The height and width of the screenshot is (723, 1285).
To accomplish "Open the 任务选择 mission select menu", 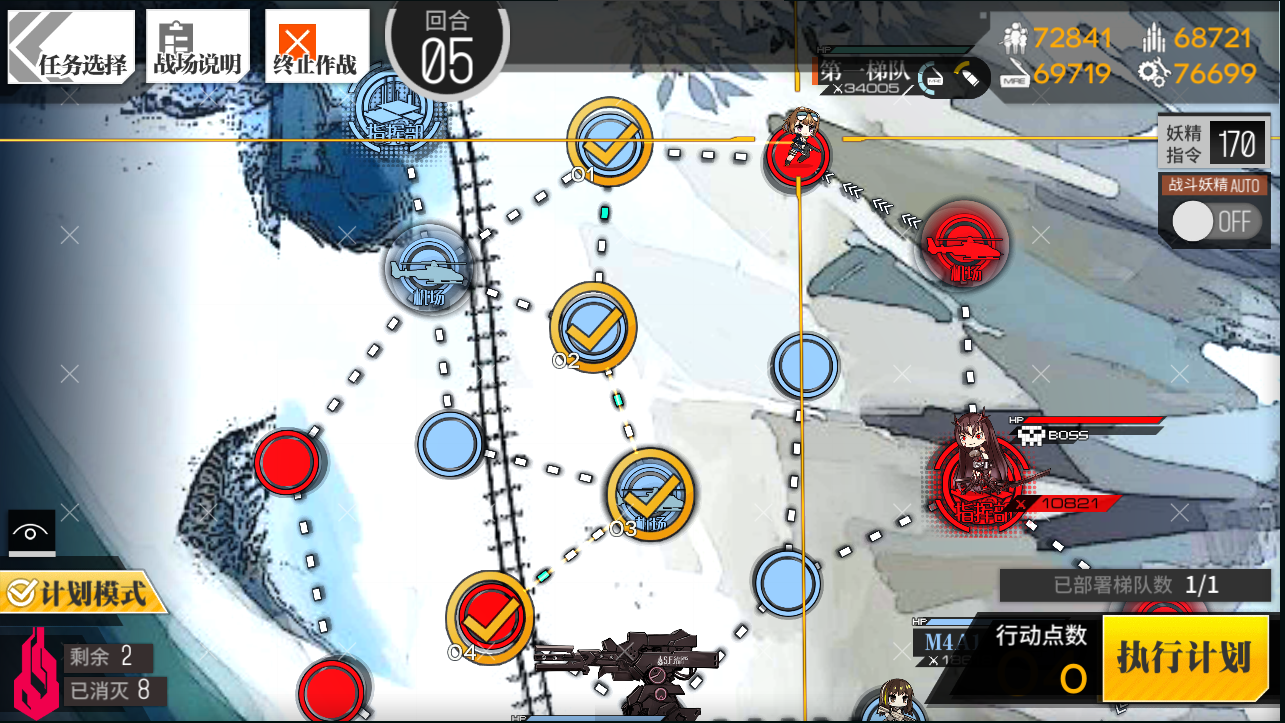I will click(71, 46).
